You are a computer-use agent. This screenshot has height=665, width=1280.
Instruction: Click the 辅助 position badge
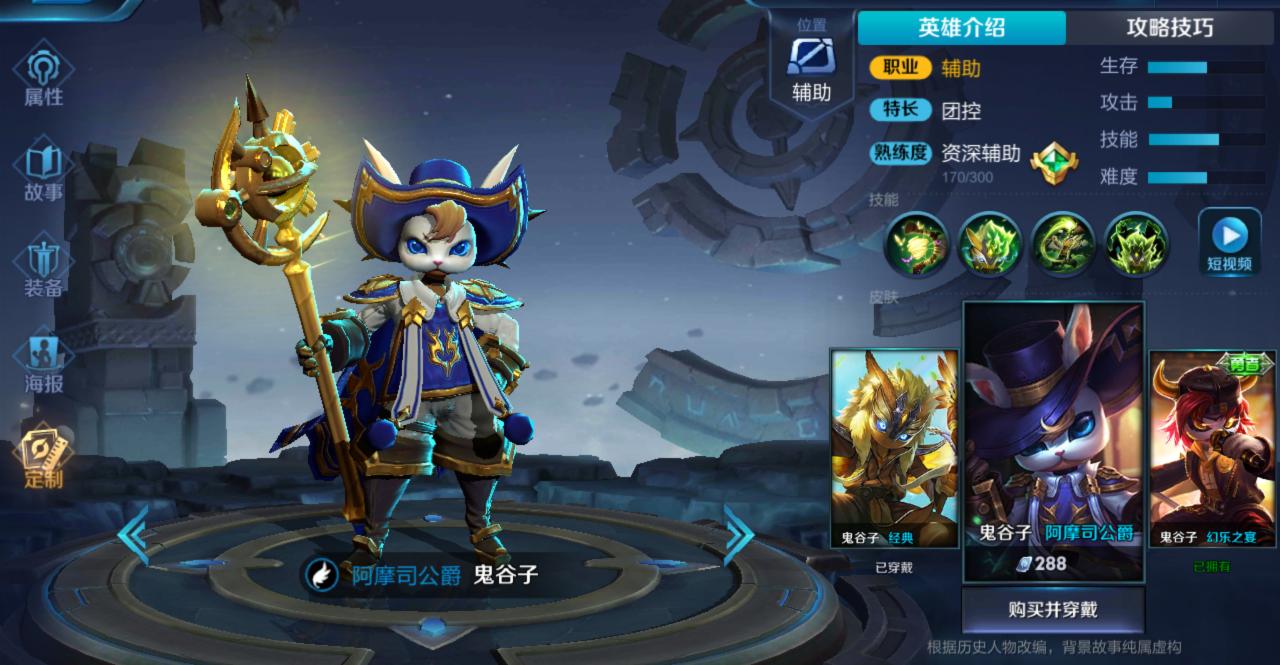coord(811,67)
